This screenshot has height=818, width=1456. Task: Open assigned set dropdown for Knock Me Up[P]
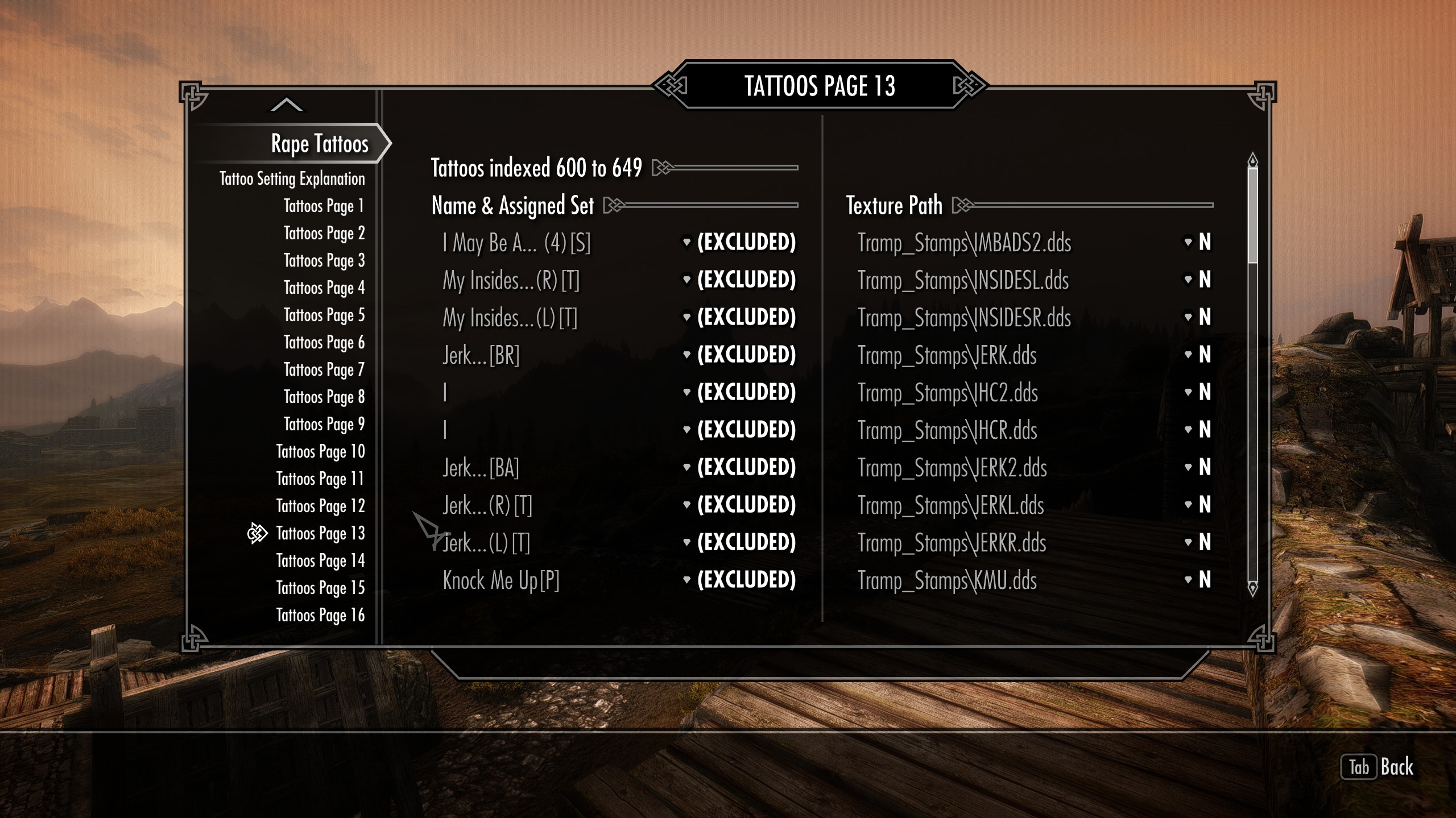pos(740,580)
